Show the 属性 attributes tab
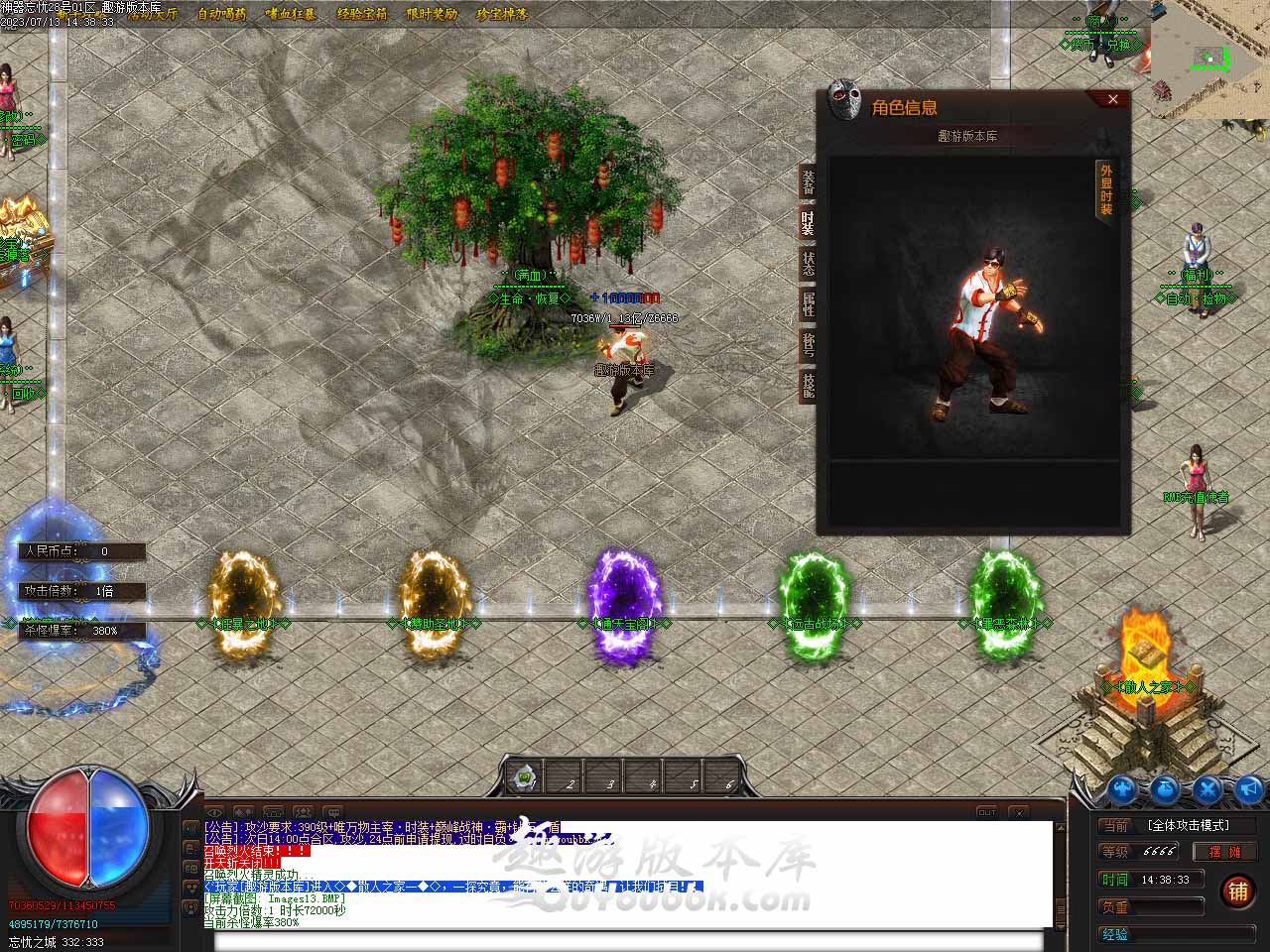The image size is (1270, 952). tap(809, 304)
